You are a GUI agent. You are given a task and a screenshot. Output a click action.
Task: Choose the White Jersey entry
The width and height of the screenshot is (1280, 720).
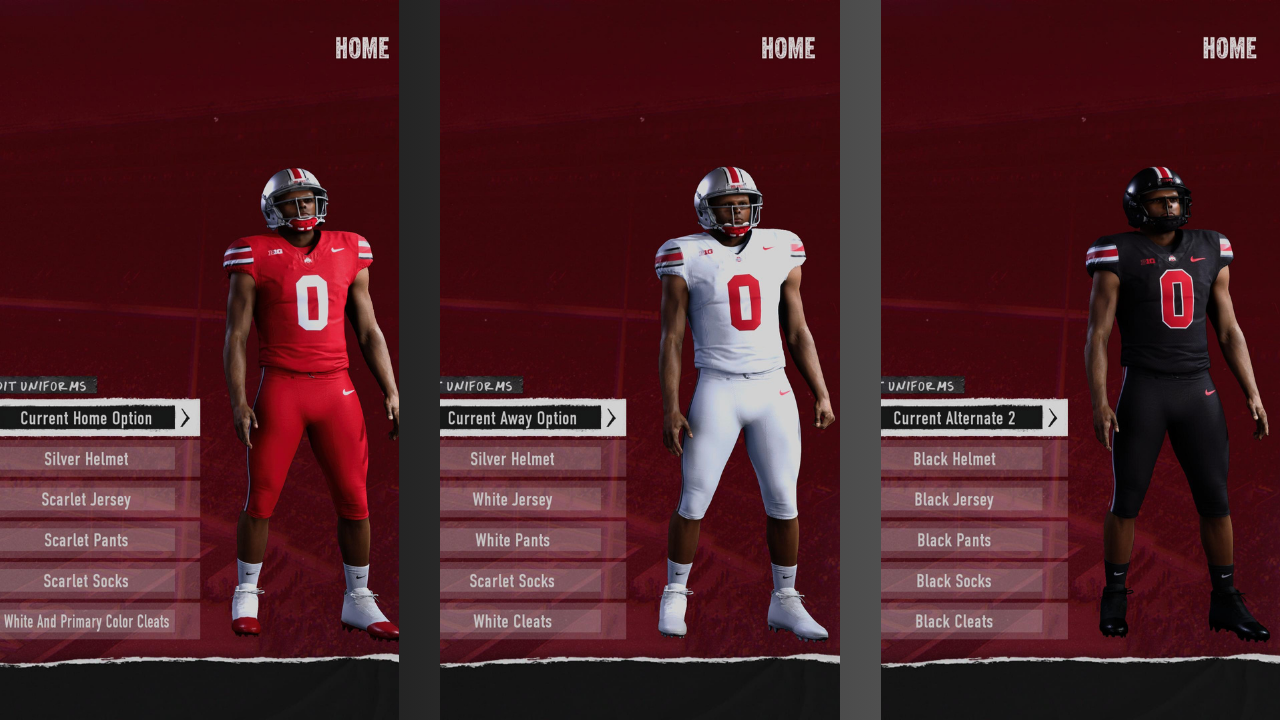click(513, 499)
